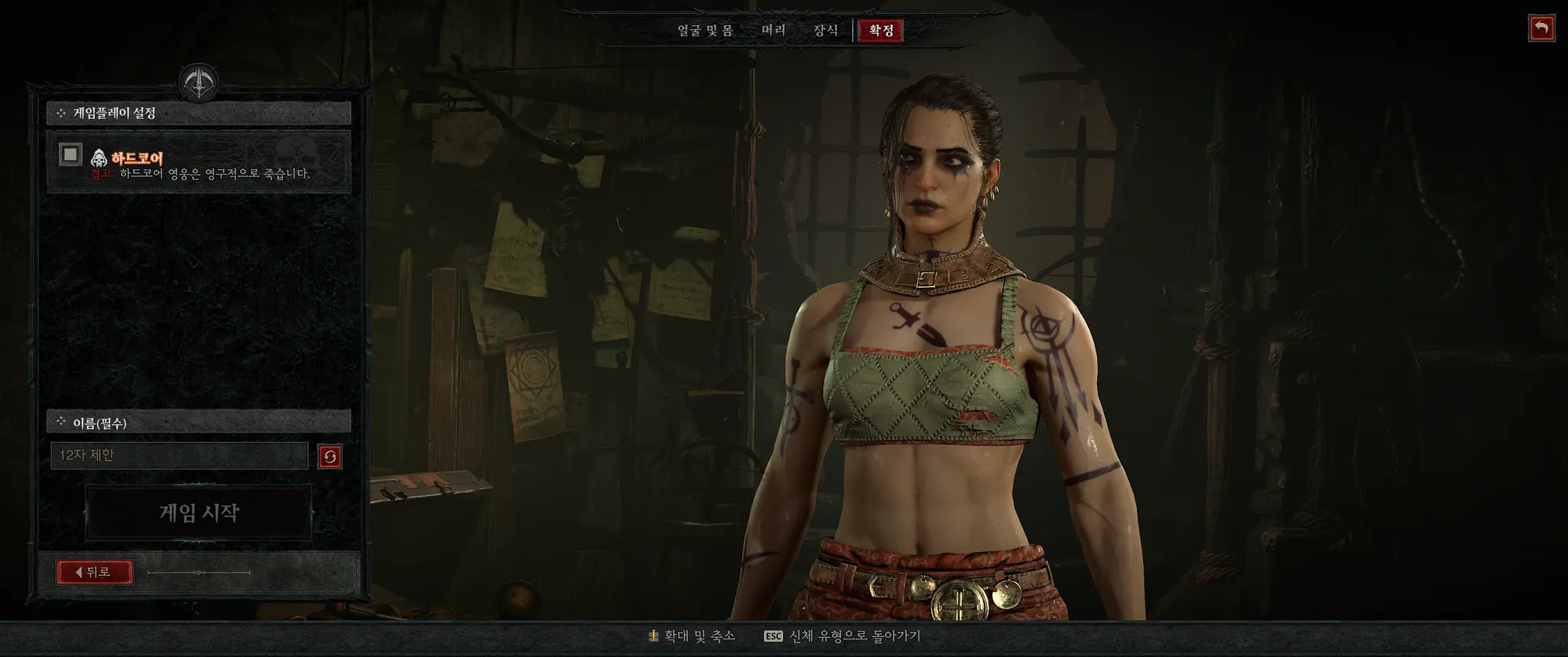The height and width of the screenshot is (657, 1568).
Task: Click the red return arrow button
Action: pyautogui.click(x=1542, y=29)
